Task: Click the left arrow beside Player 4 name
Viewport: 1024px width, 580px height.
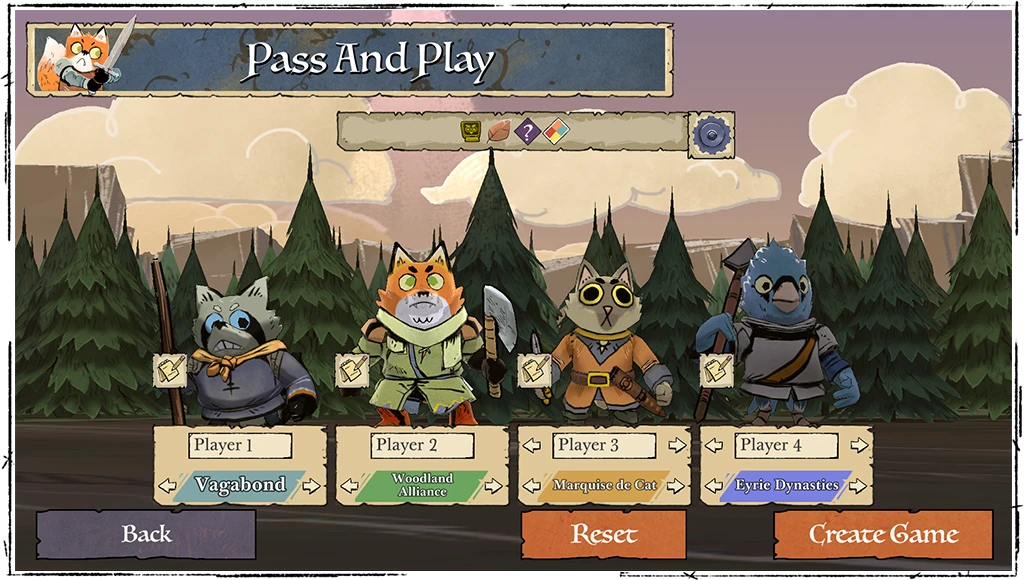Action: pyautogui.click(x=714, y=445)
